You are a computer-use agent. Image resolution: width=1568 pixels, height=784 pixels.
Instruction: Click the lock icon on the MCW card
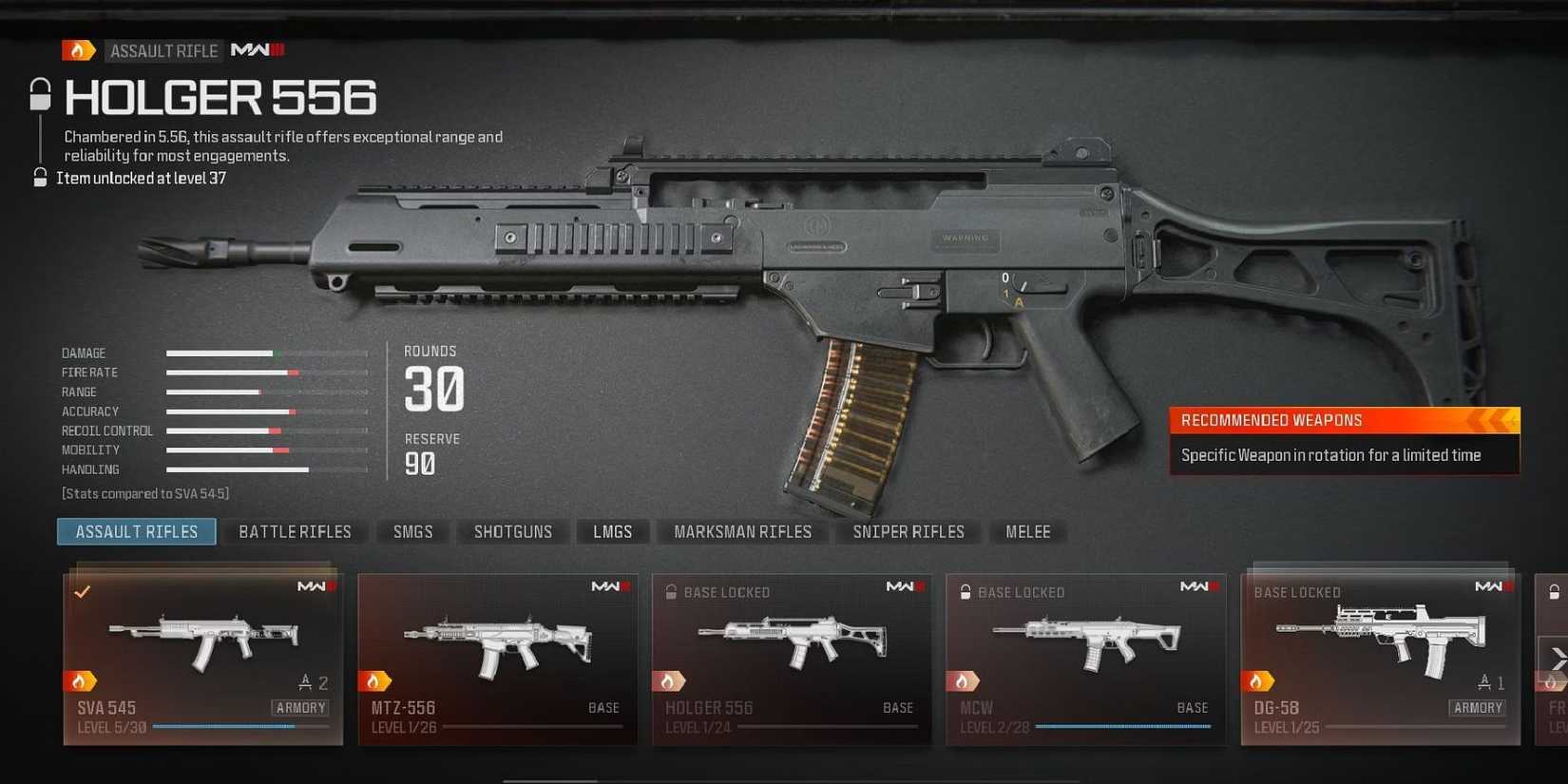tap(964, 591)
